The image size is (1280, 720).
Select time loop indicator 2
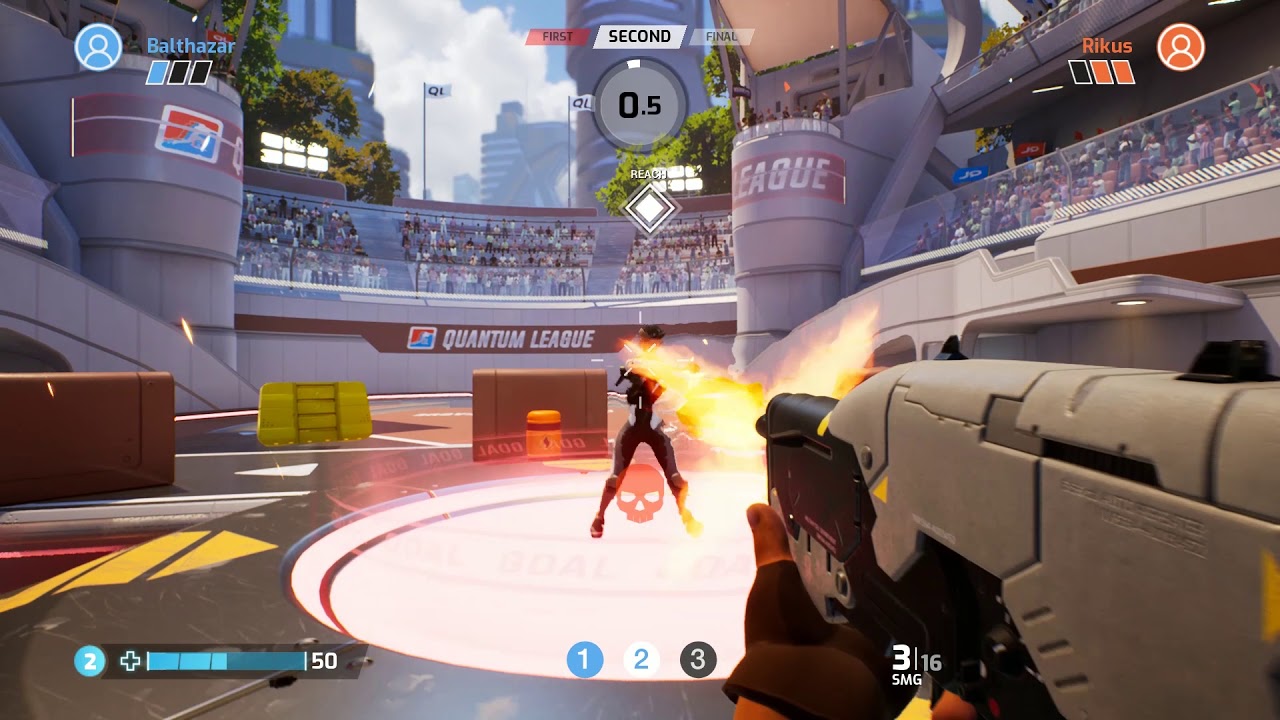[641, 660]
